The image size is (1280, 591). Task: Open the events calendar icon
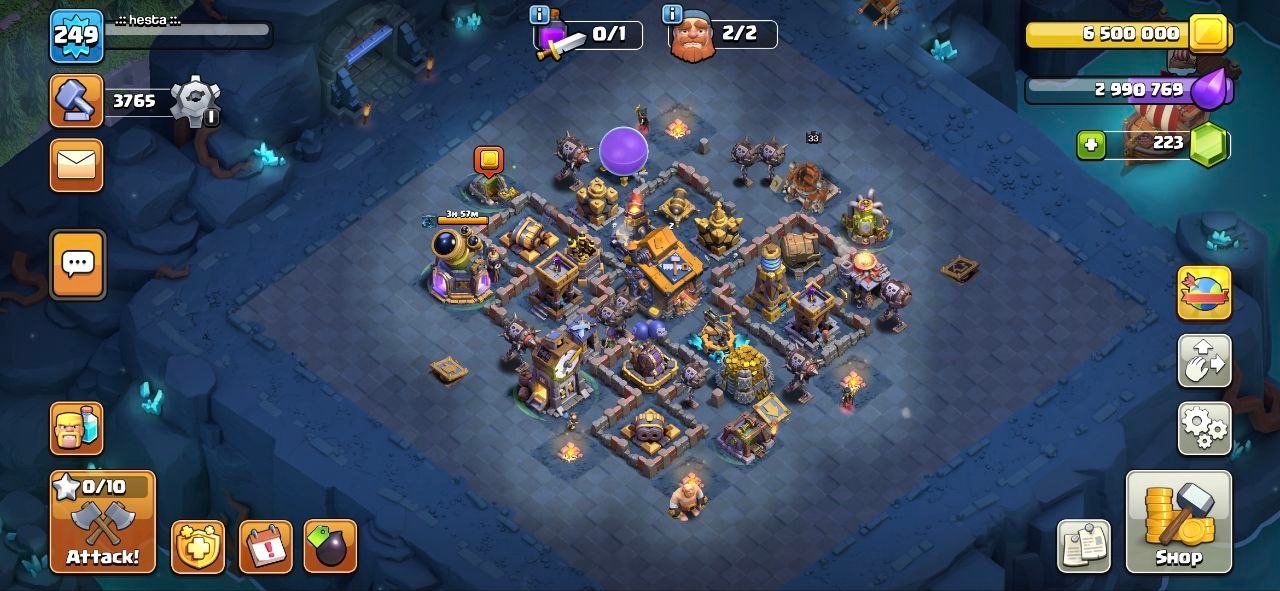tap(265, 546)
